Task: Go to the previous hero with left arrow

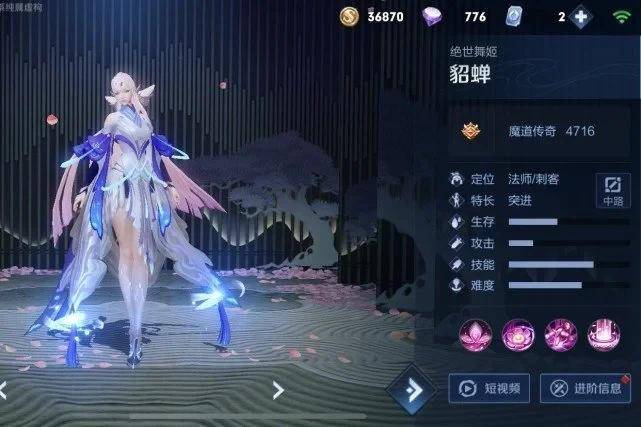Action: point(4,388)
